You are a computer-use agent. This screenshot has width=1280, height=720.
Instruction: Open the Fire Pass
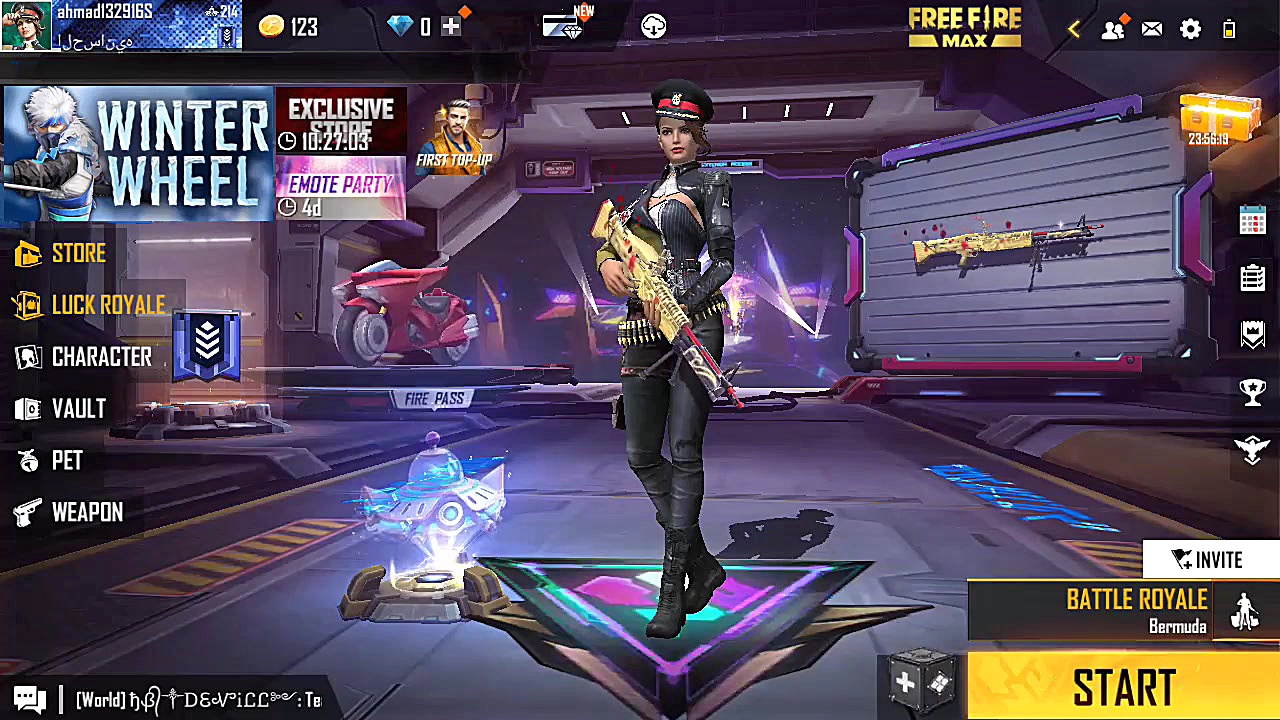click(434, 399)
